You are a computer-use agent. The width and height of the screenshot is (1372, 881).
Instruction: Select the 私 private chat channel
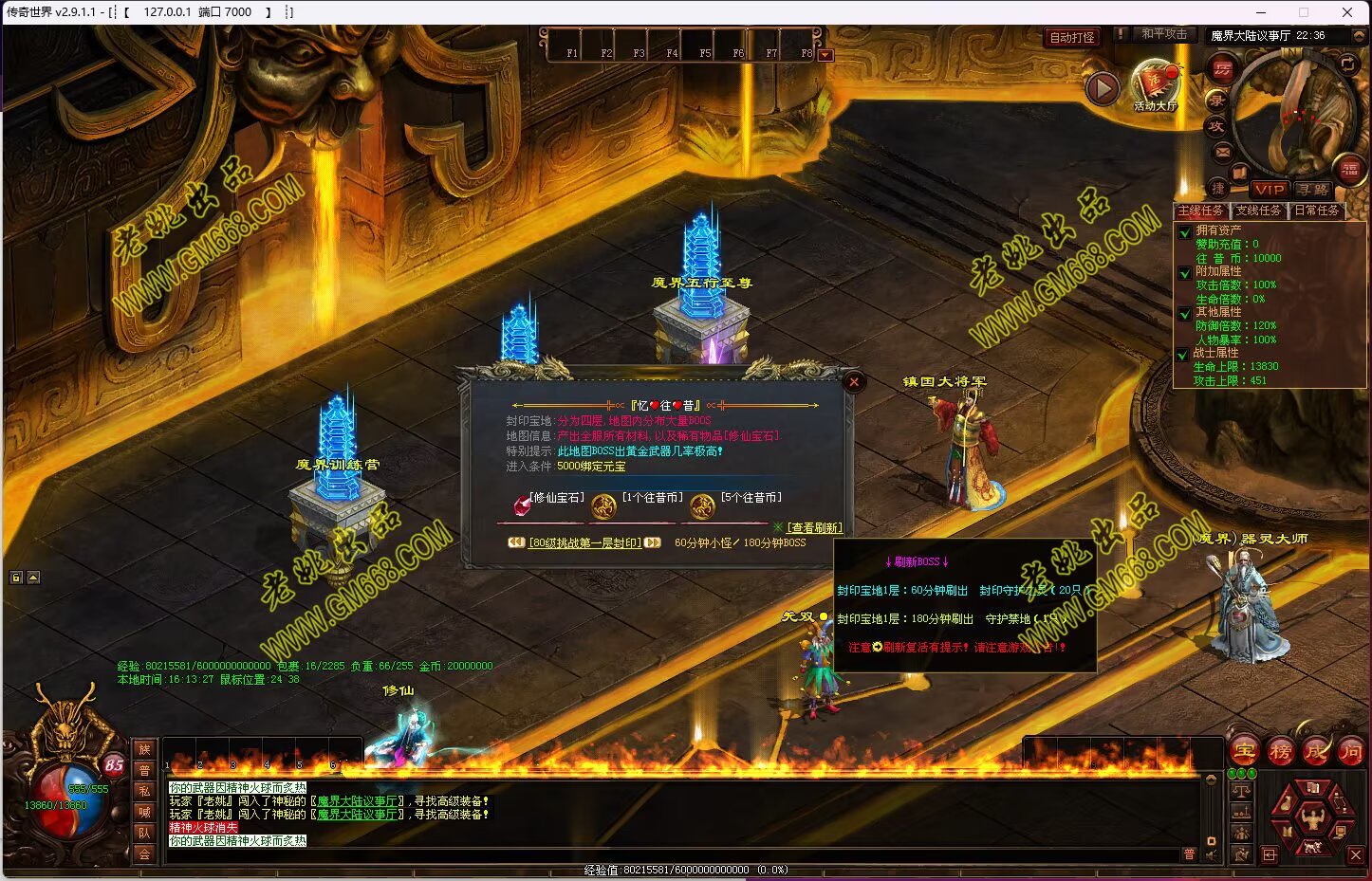pos(144,791)
